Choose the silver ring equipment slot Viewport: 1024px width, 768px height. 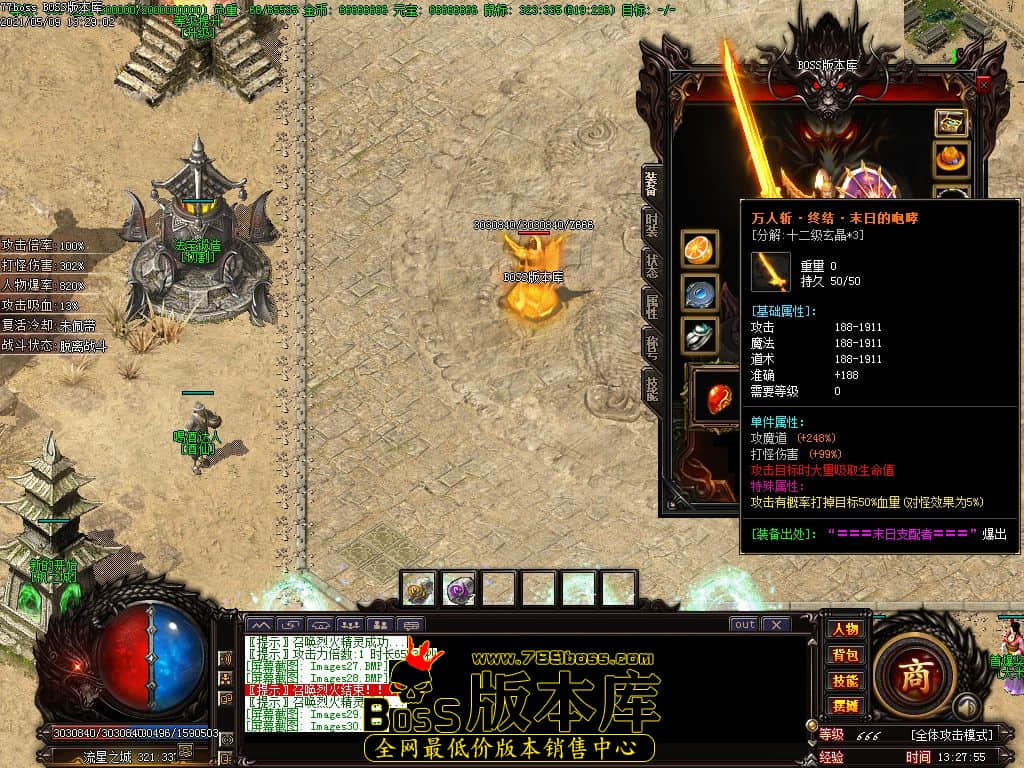(700, 336)
